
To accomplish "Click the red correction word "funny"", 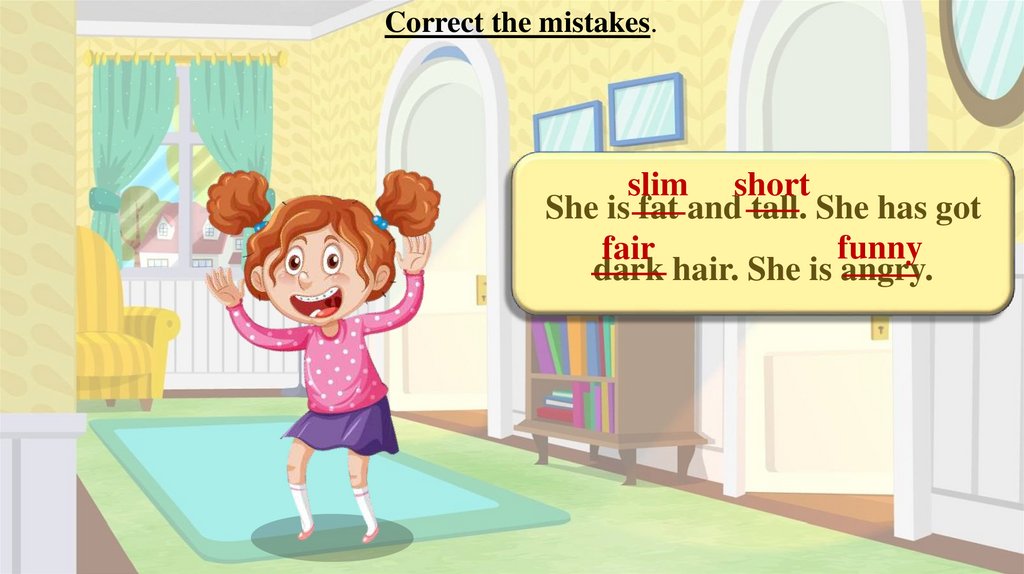I will coord(880,247).
